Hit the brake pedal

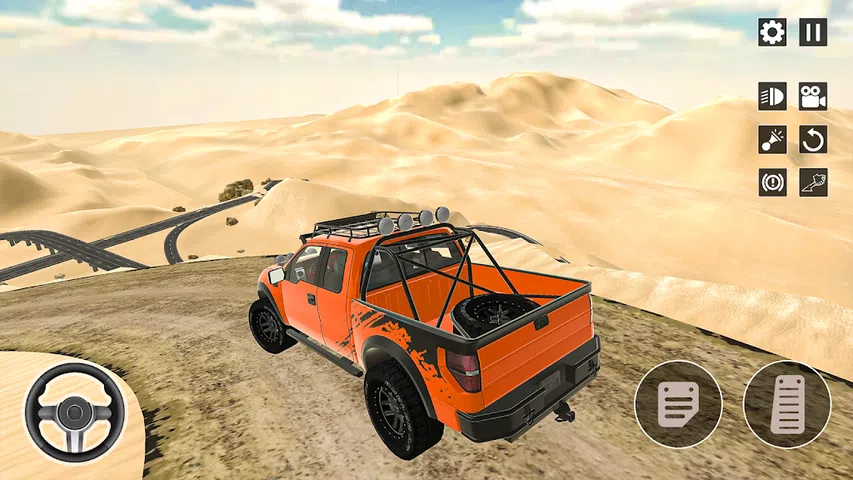pos(678,404)
